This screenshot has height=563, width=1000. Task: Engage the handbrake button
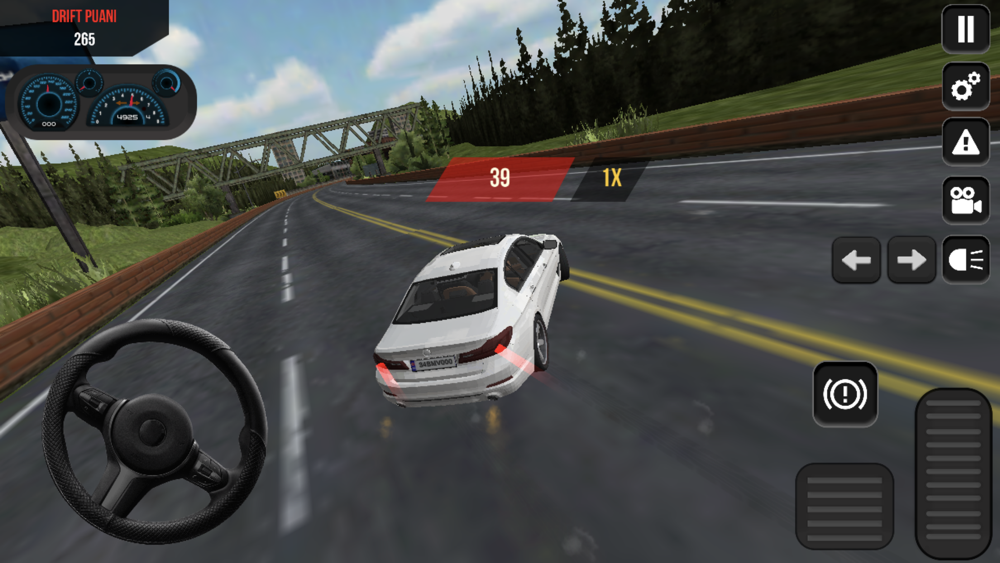(x=845, y=395)
